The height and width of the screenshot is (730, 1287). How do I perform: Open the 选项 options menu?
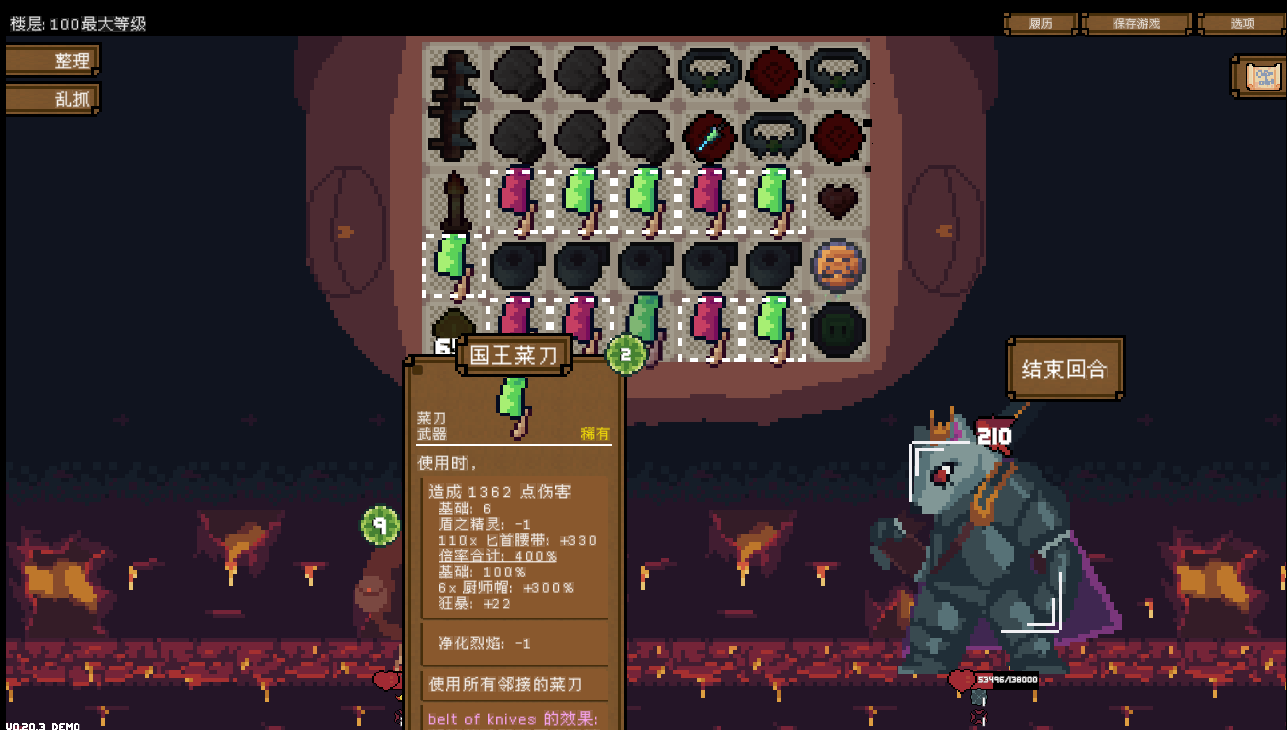tap(1241, 23)
